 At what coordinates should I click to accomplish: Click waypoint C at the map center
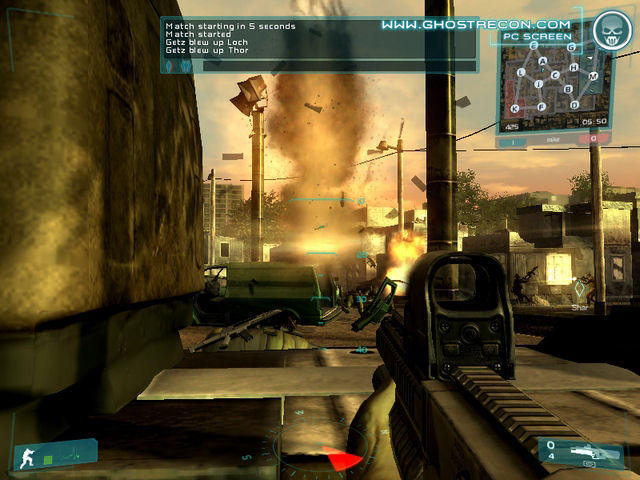pos(555,75)
